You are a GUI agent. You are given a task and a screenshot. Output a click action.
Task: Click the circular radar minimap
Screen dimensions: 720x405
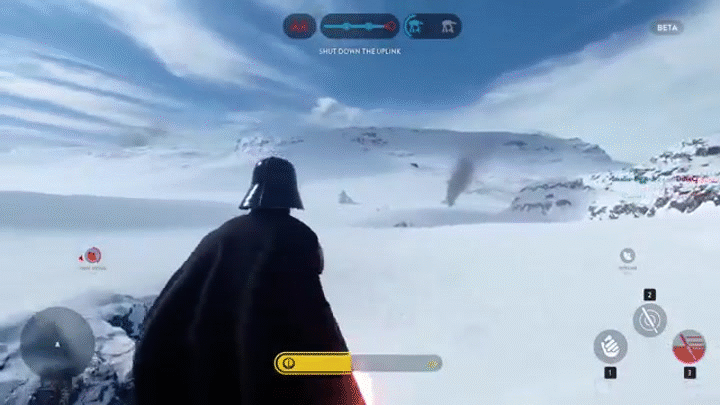click(57, 341)
